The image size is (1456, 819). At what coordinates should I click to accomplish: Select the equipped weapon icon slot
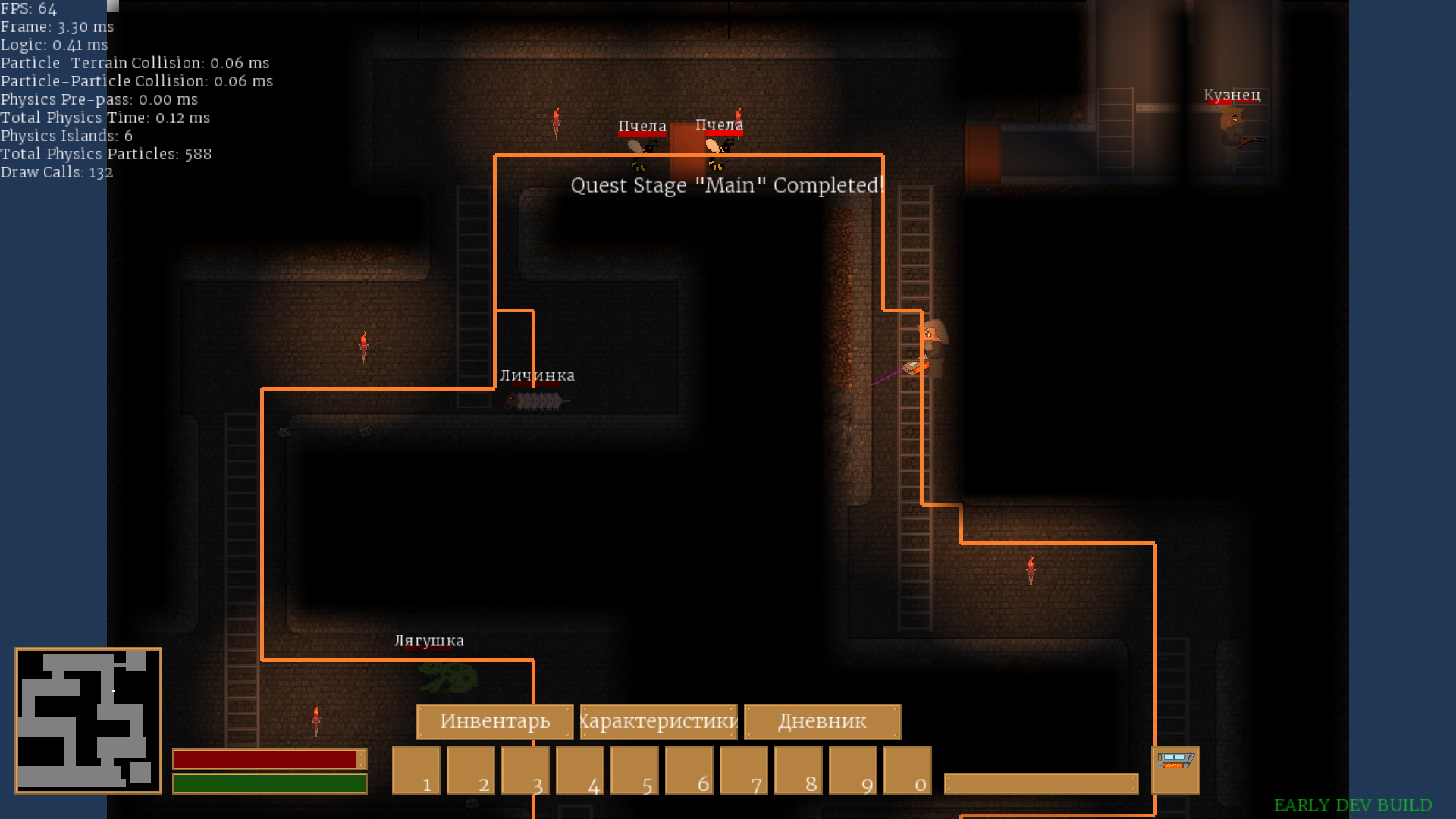tap(1175, 770)
